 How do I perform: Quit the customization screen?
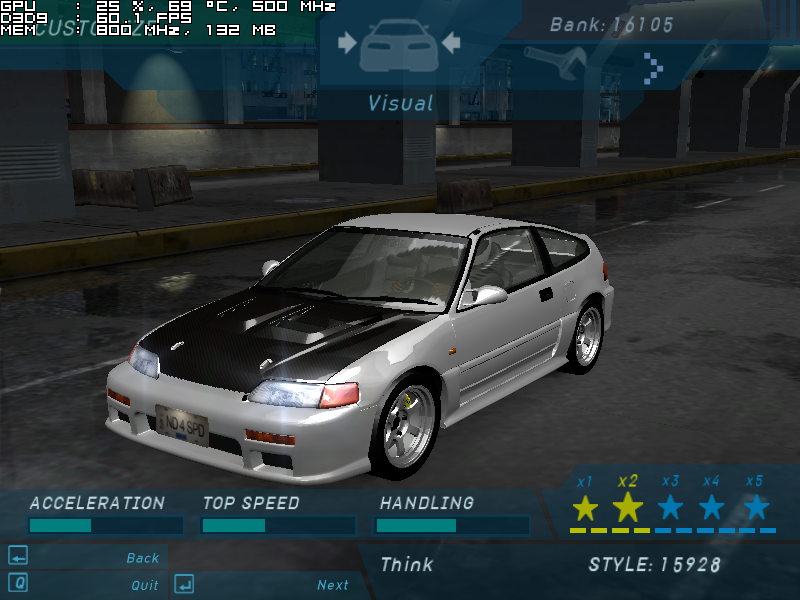coord(144,585)
